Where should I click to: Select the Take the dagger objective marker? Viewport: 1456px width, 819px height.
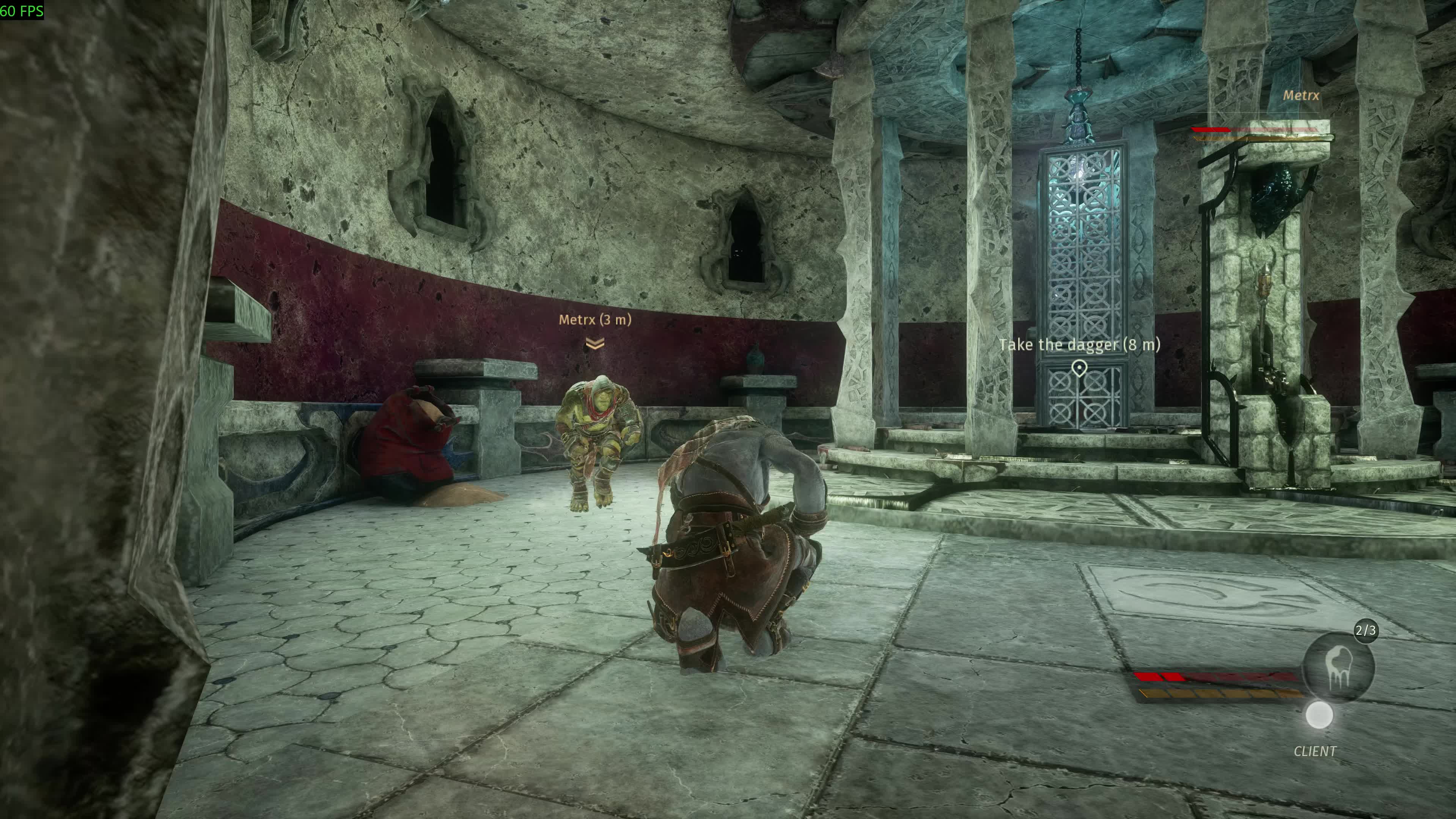[x=1079, y=368]
